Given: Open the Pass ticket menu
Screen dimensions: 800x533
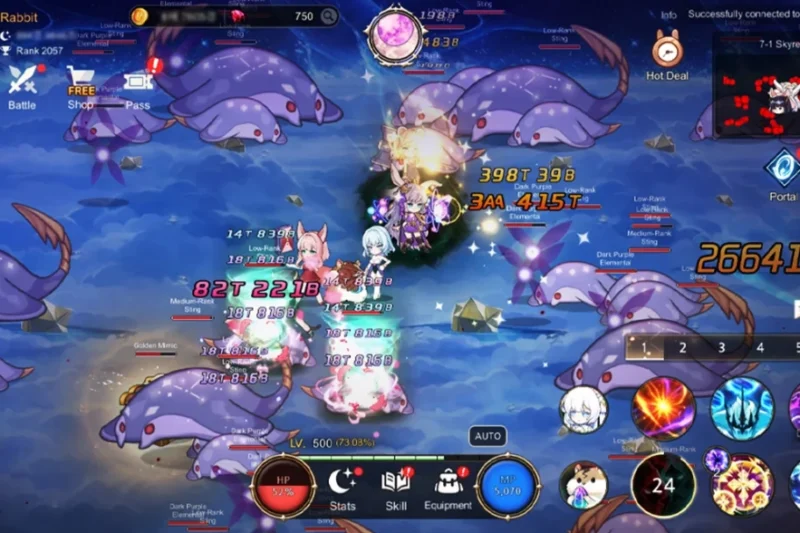Looking at the screenshot, I should pos(138,84).
